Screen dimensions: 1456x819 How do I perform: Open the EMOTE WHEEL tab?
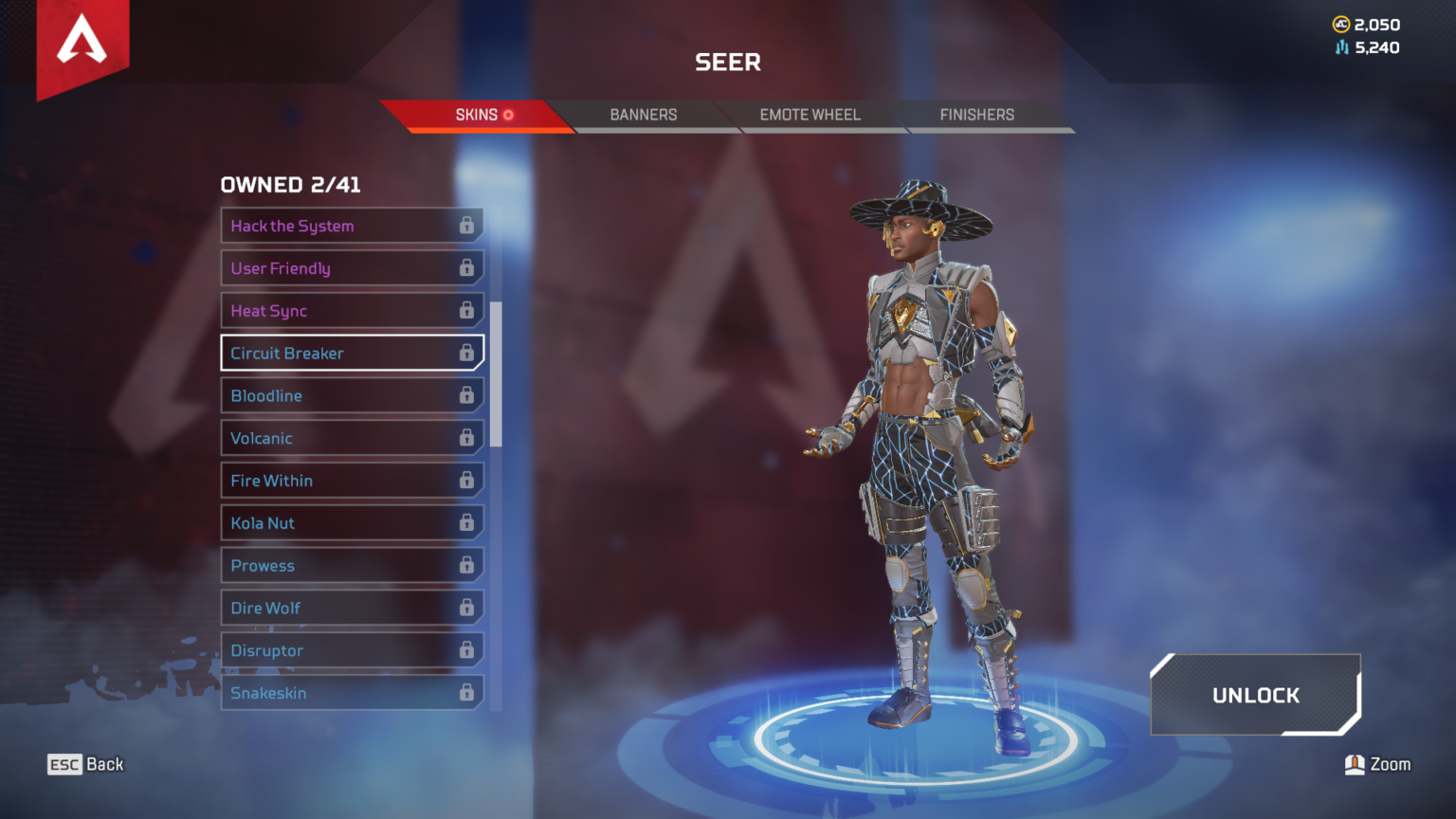pyautogui.click(x=810, y=115)
